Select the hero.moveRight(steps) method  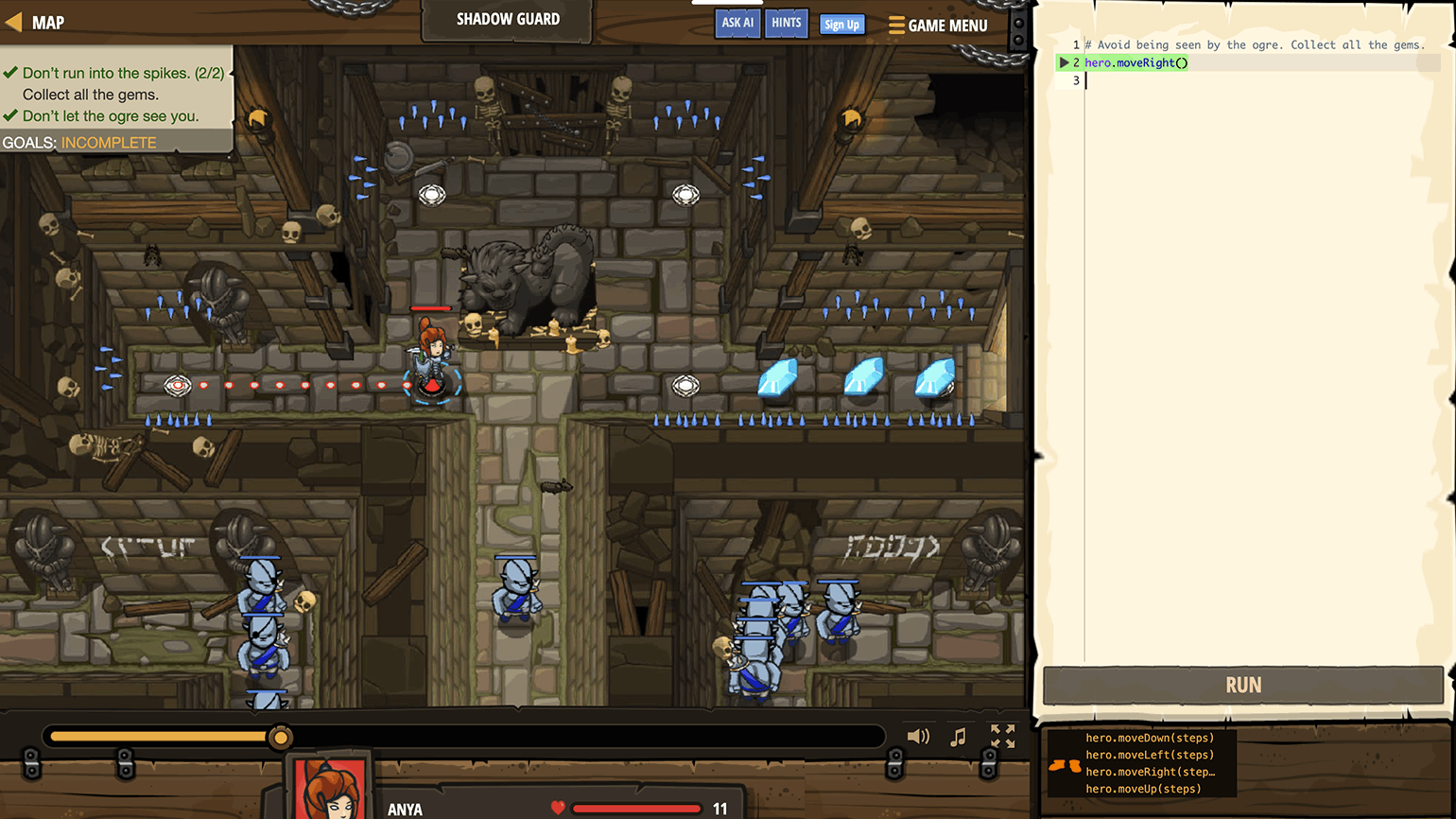(1149, 772)
